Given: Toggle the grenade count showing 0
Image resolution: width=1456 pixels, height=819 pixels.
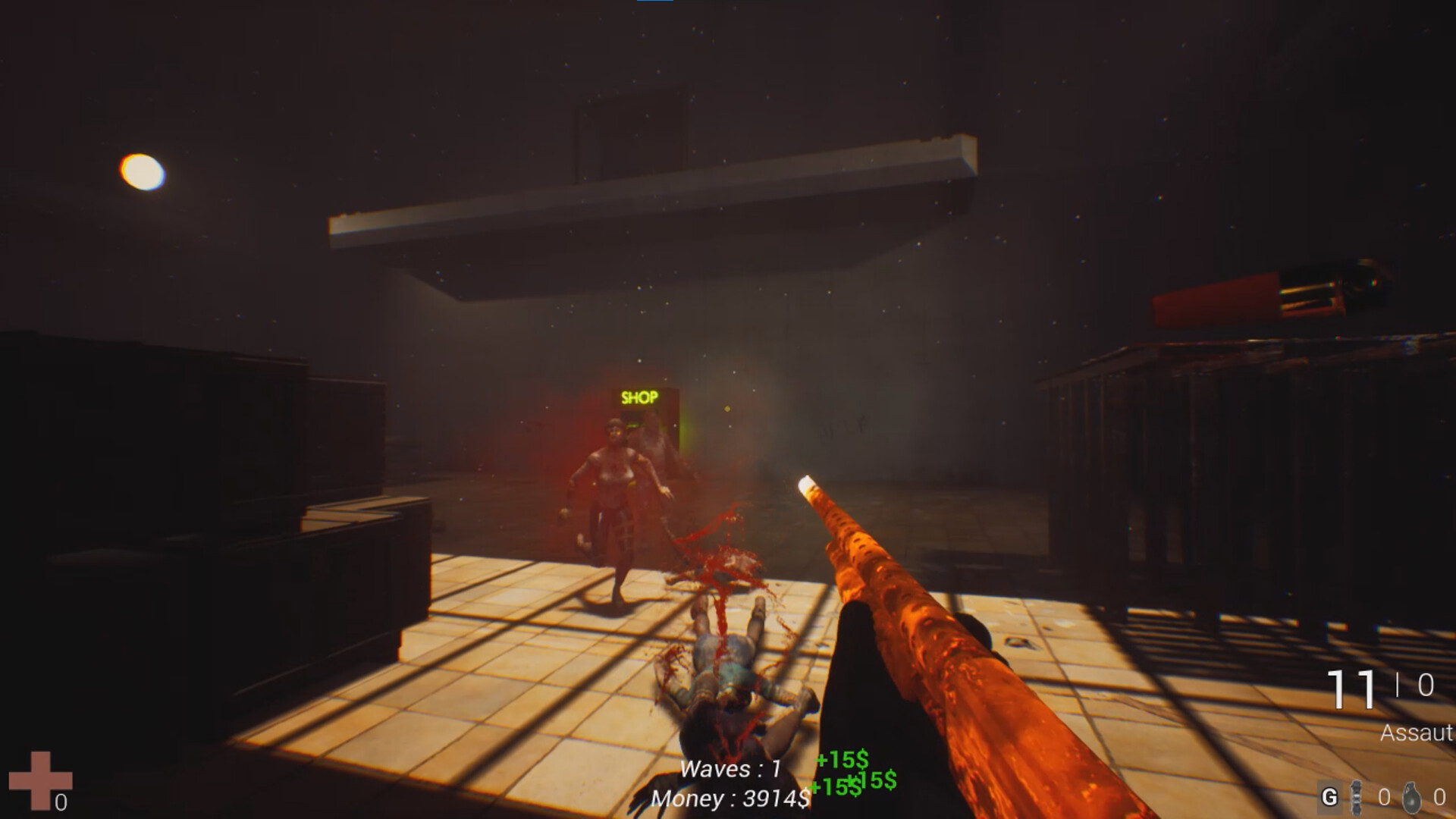Looking at the screenshot, I should 1441,798.
